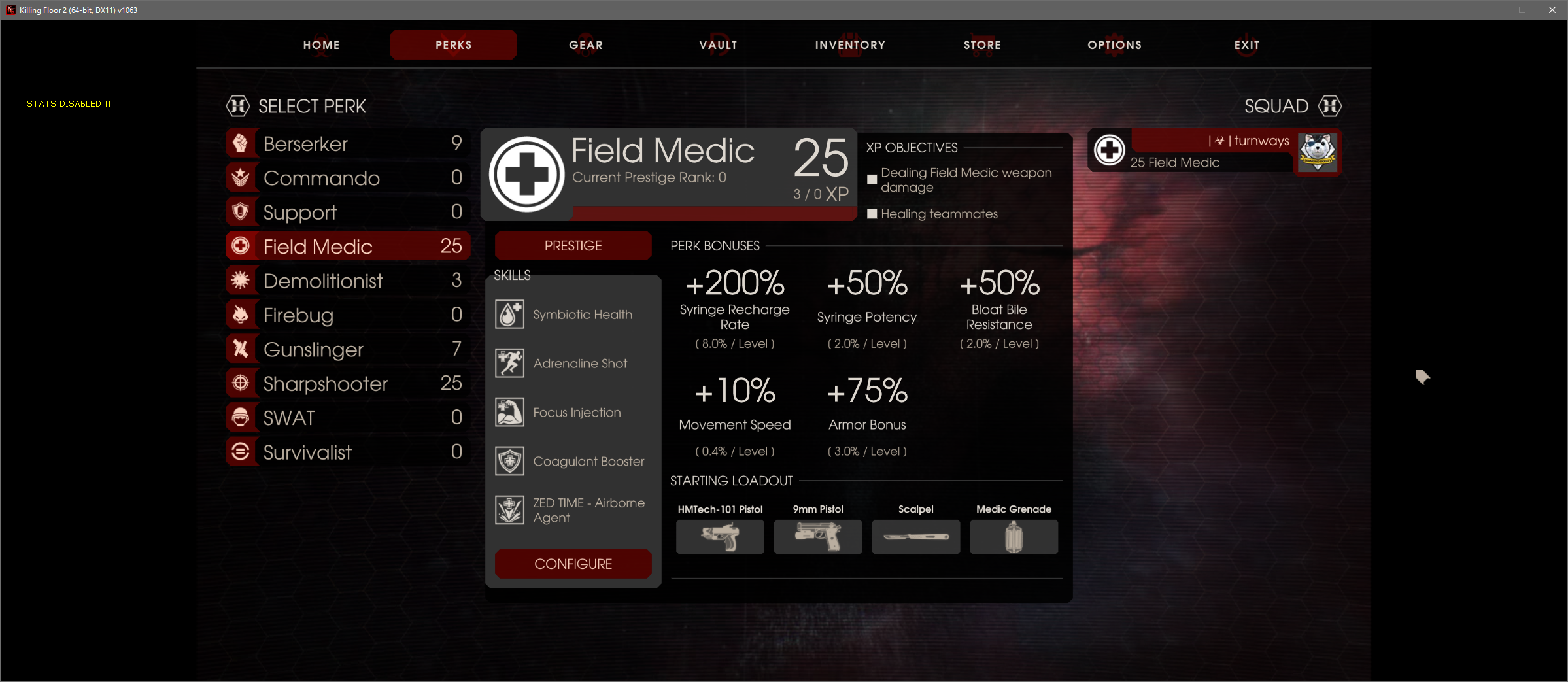The image size is (1568, 682).
Task: Return to the Home tab
Action: 321,45
